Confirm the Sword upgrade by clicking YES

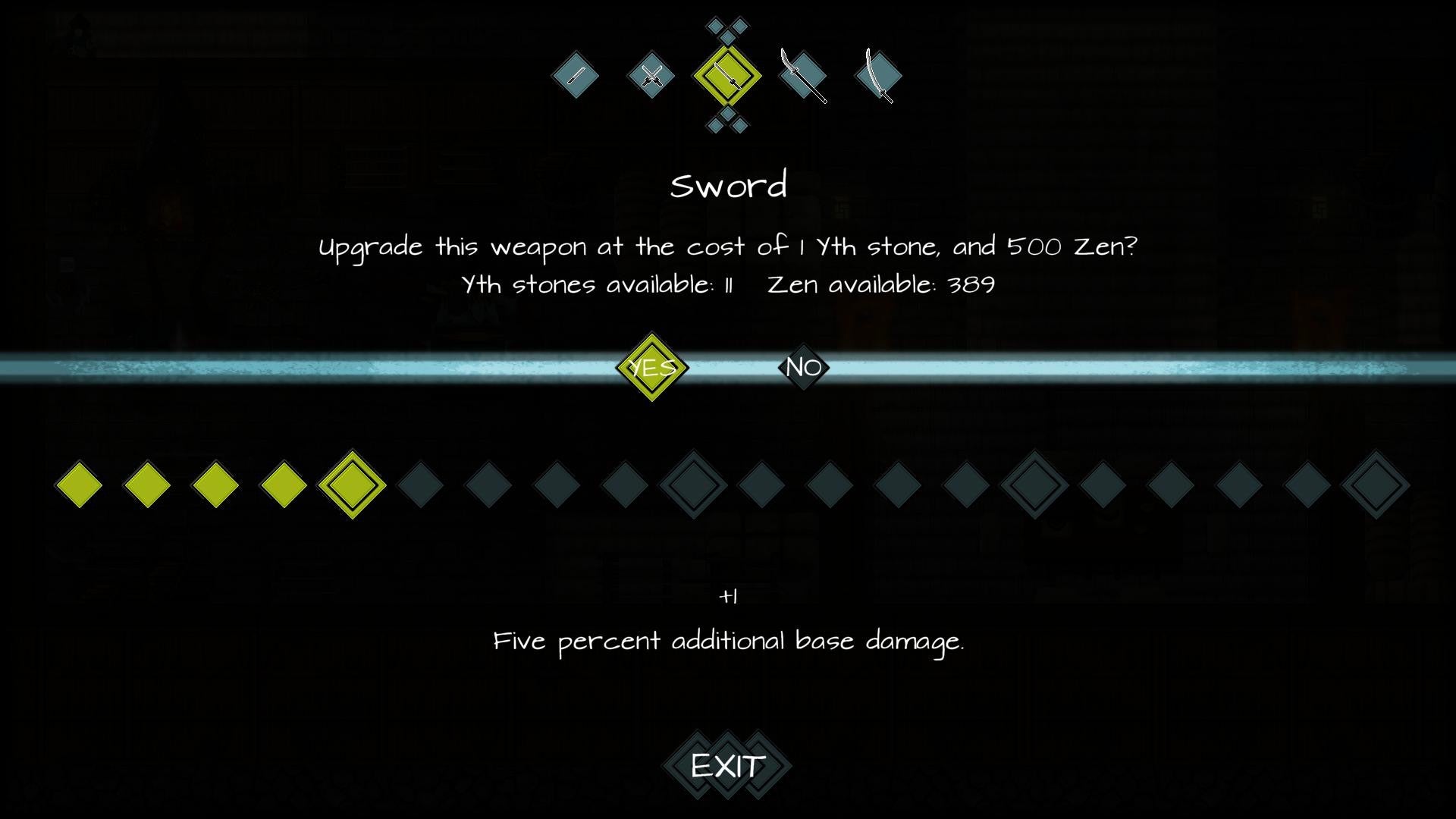pos(652,369)
